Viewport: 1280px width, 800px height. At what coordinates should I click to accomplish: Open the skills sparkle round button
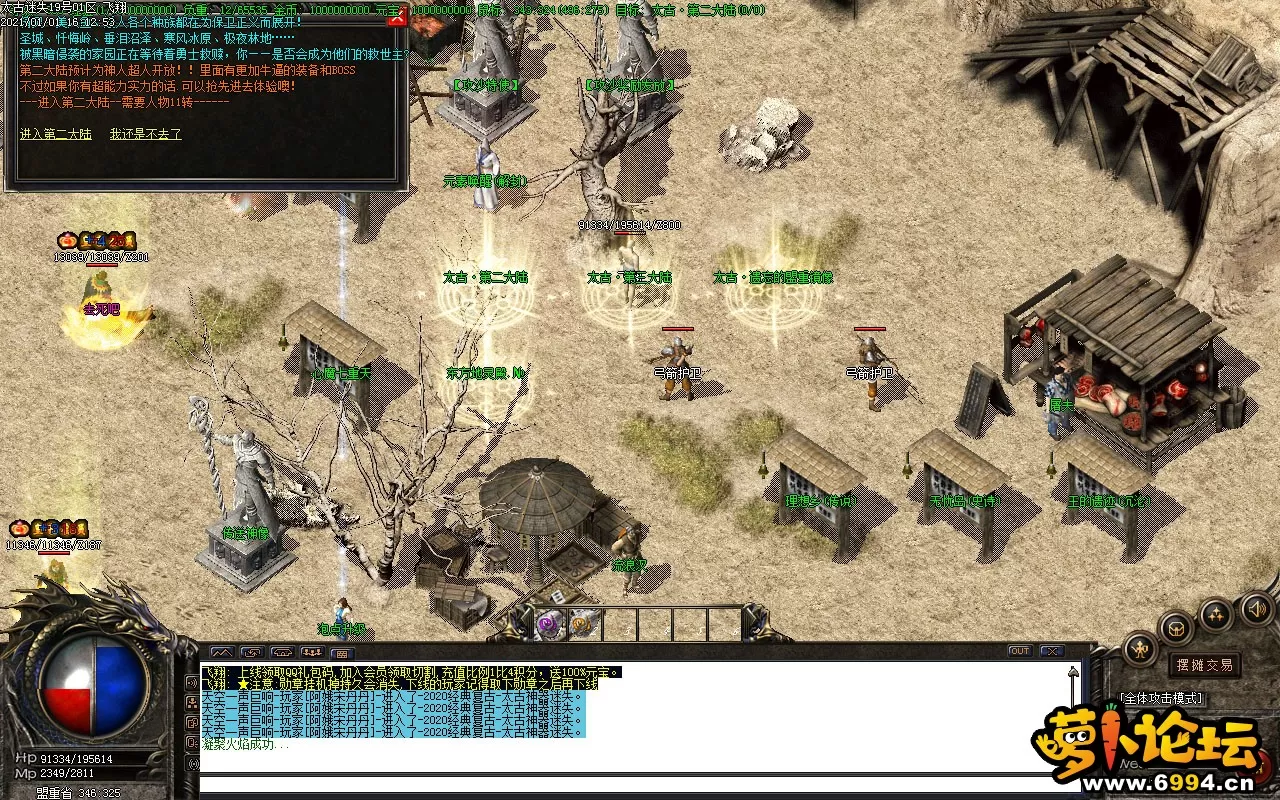1216,614
